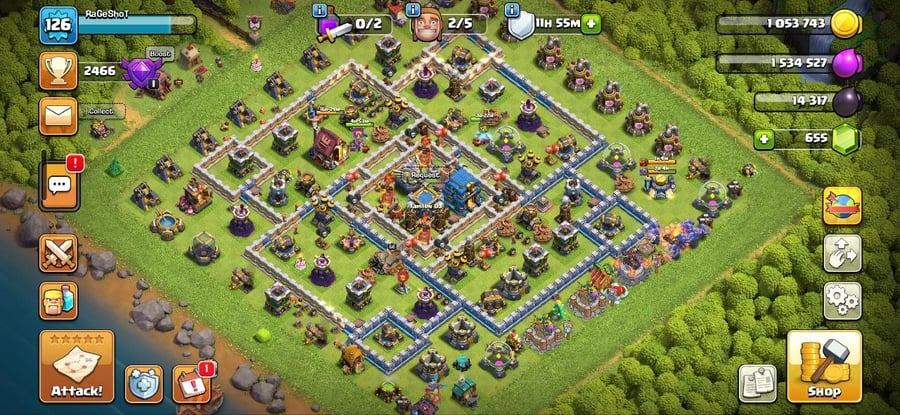The image size is (900, 415).
Task: Open the gear Settings menu
Action: (x=842, y=299)
